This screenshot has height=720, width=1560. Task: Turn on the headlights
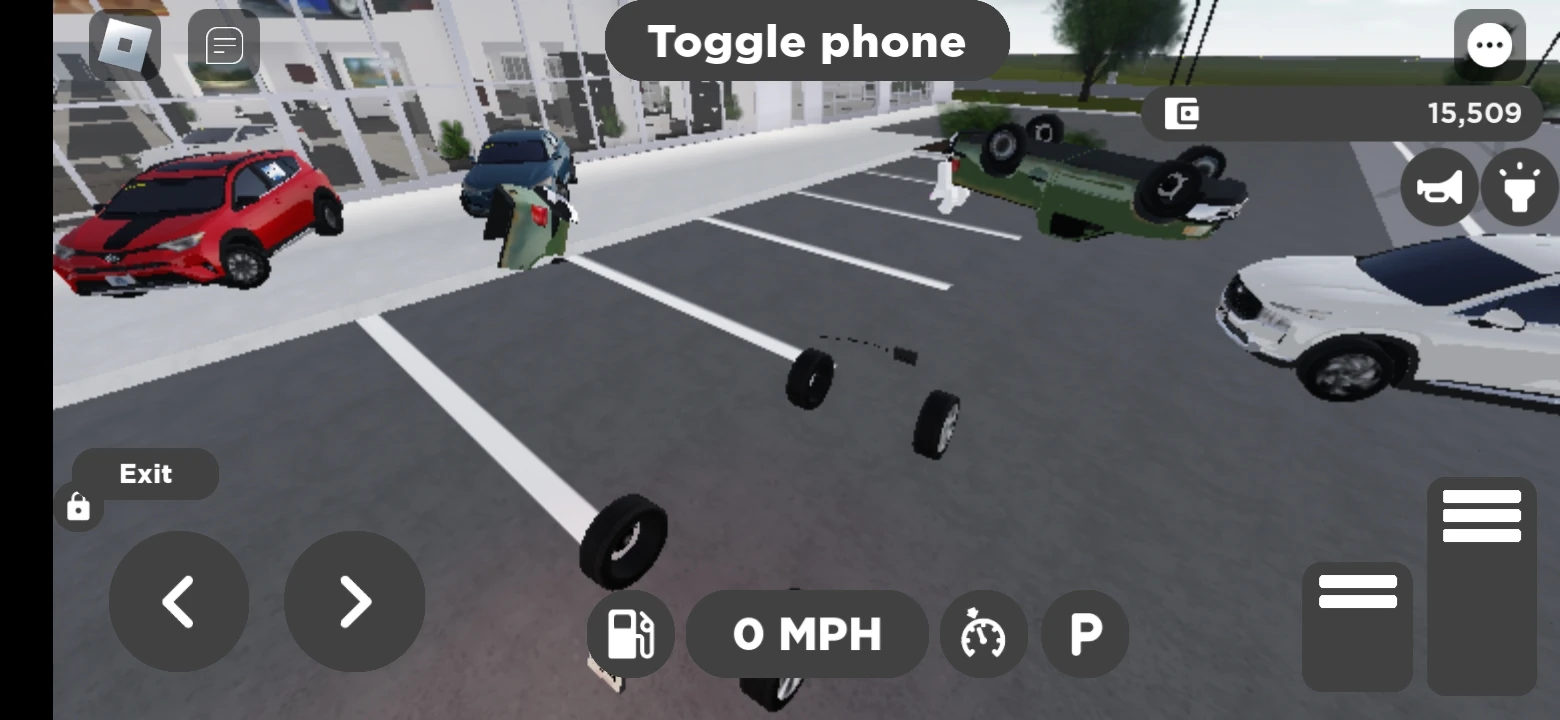(x=1519, y=187)
